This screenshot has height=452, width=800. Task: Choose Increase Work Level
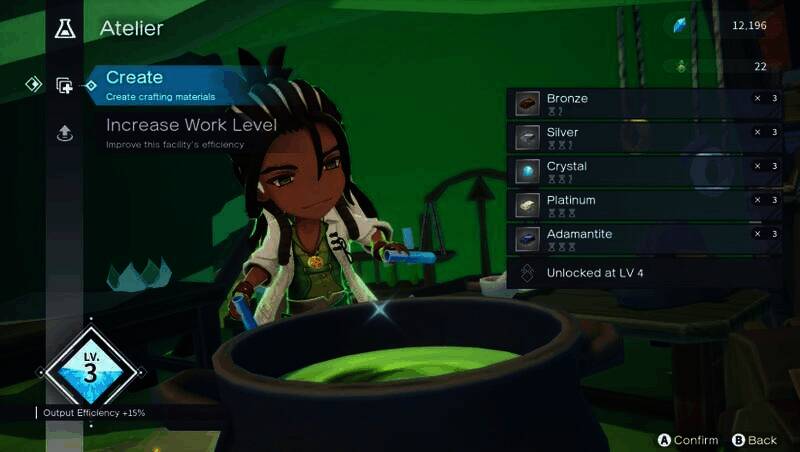tap(191, 131)
